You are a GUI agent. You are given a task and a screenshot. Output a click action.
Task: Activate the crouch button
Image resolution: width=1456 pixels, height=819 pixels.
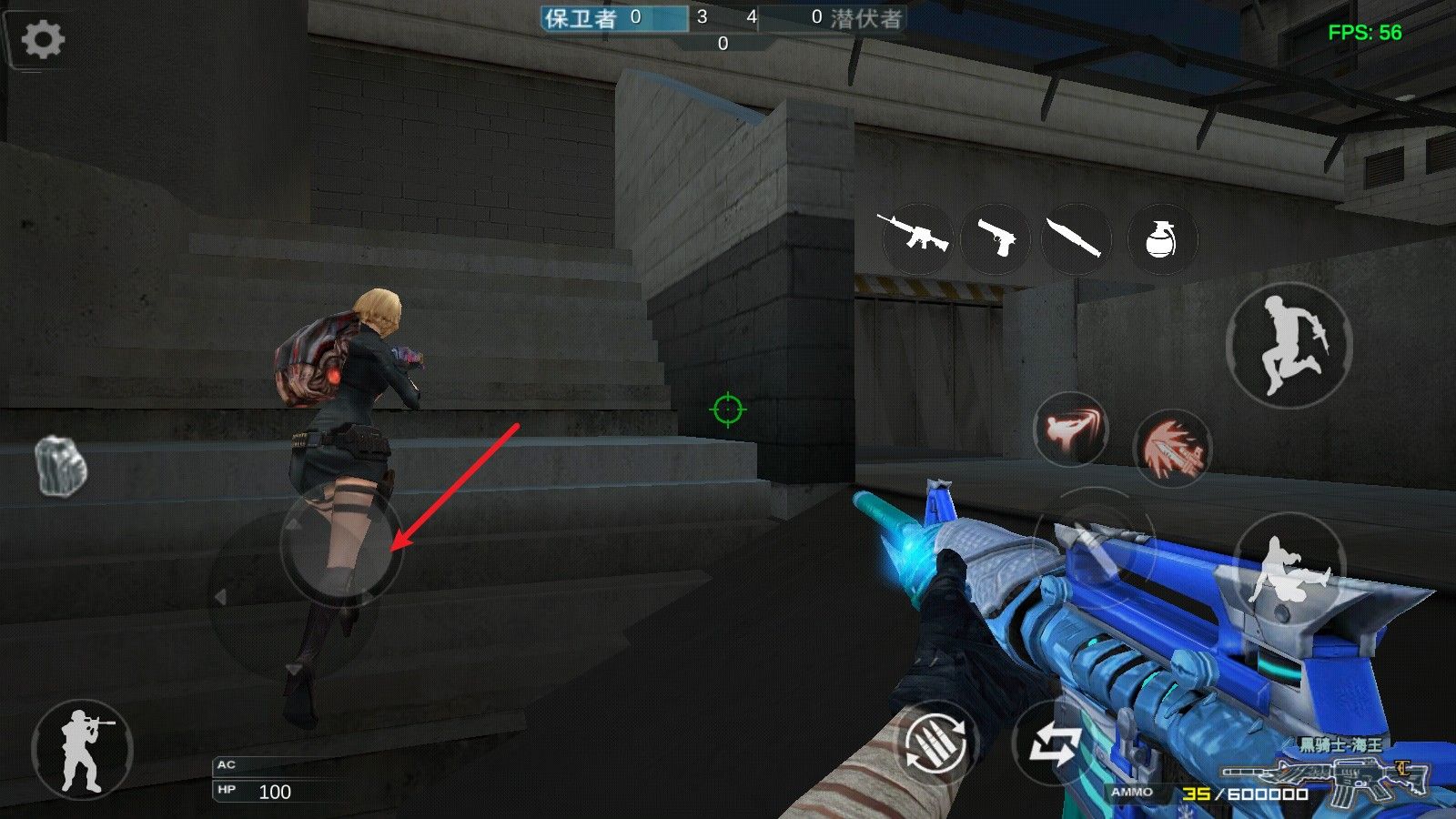(x=1289, y=571)
